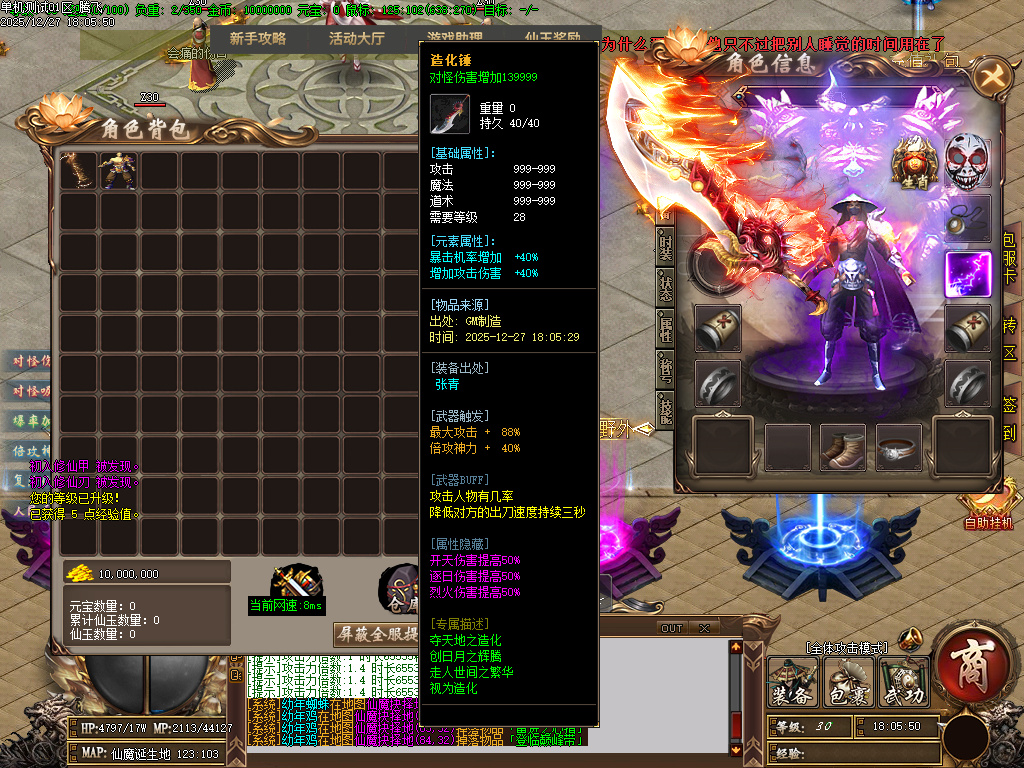
Task: Click the 屏蔽全服提示 button
Action: tap(375, 635)
